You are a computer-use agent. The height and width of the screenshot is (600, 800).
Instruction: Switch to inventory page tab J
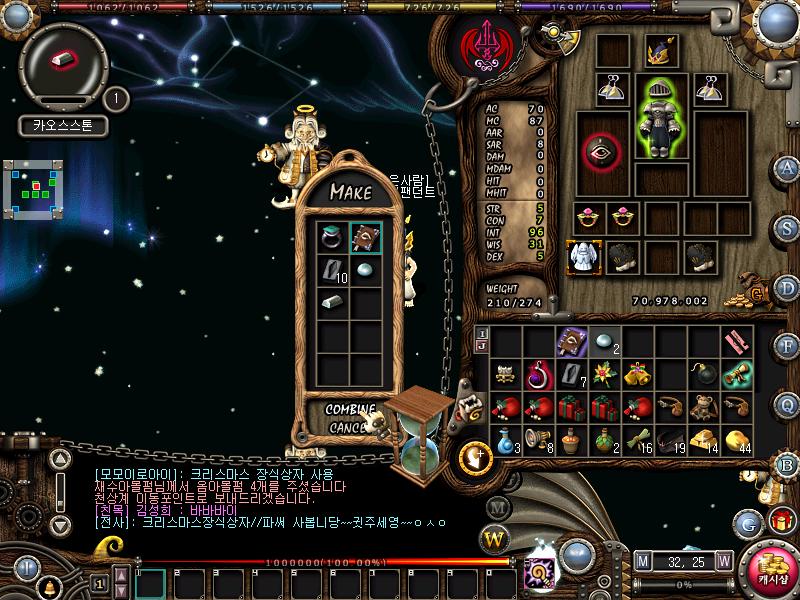click(482, 347)
